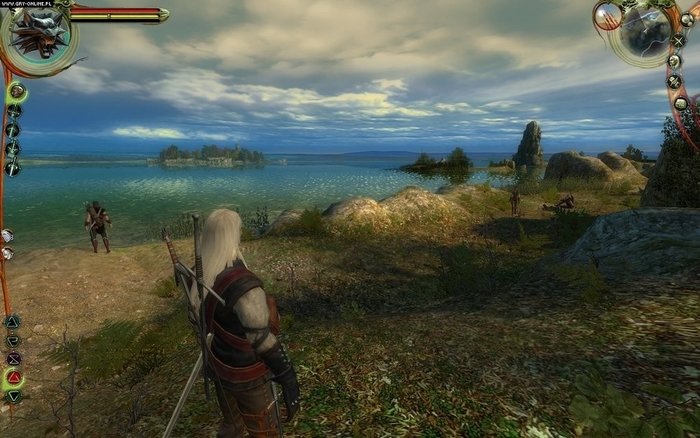Viewport: 700px width, 438px height.
Task: Choose the Yrden hourglass sign icon
Action: pyautogui.click(x=13, y=358)
